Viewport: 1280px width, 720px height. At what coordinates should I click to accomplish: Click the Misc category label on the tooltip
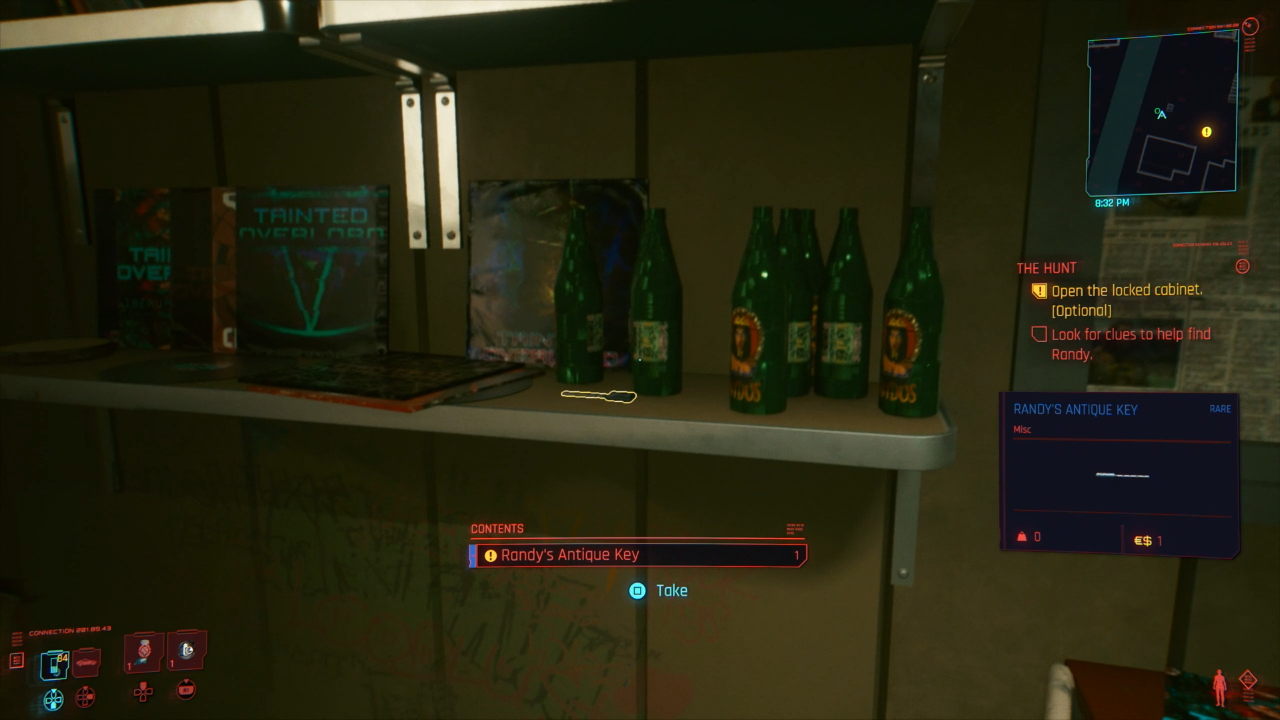click(x=1022, y=428)
